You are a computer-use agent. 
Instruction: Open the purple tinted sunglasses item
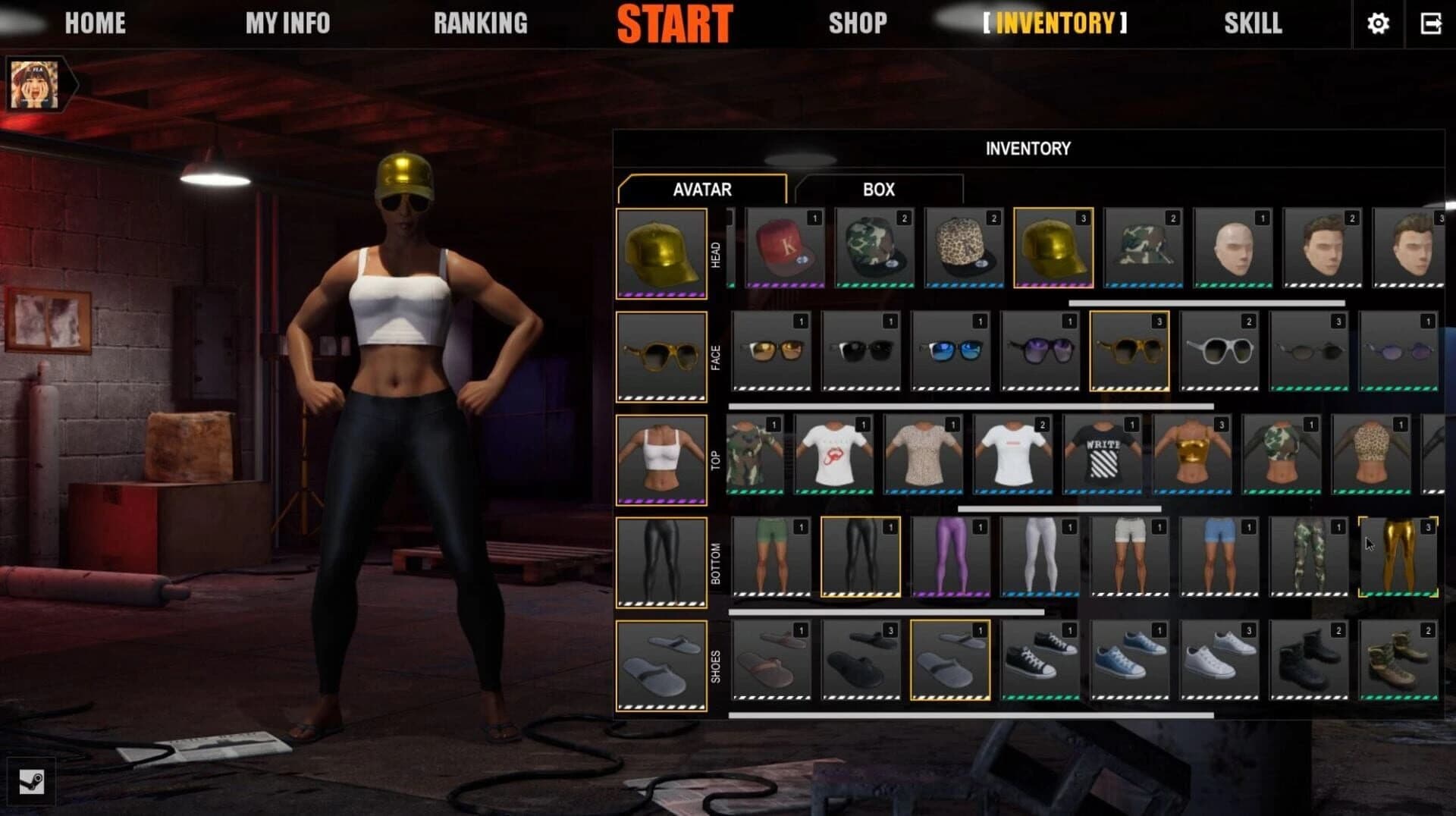[1039, 353]
